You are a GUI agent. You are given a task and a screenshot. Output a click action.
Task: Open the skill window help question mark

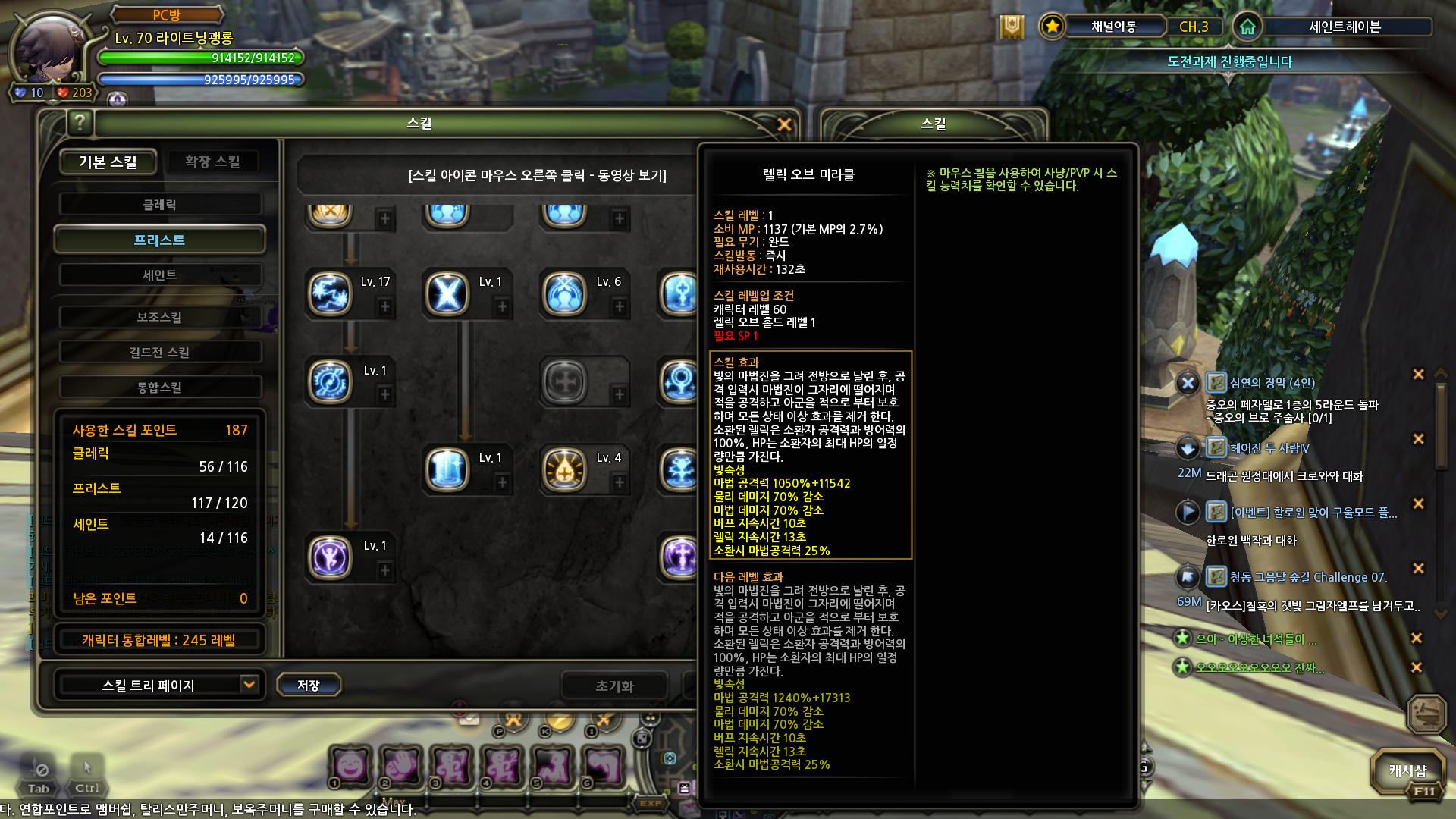coord(80,122)
